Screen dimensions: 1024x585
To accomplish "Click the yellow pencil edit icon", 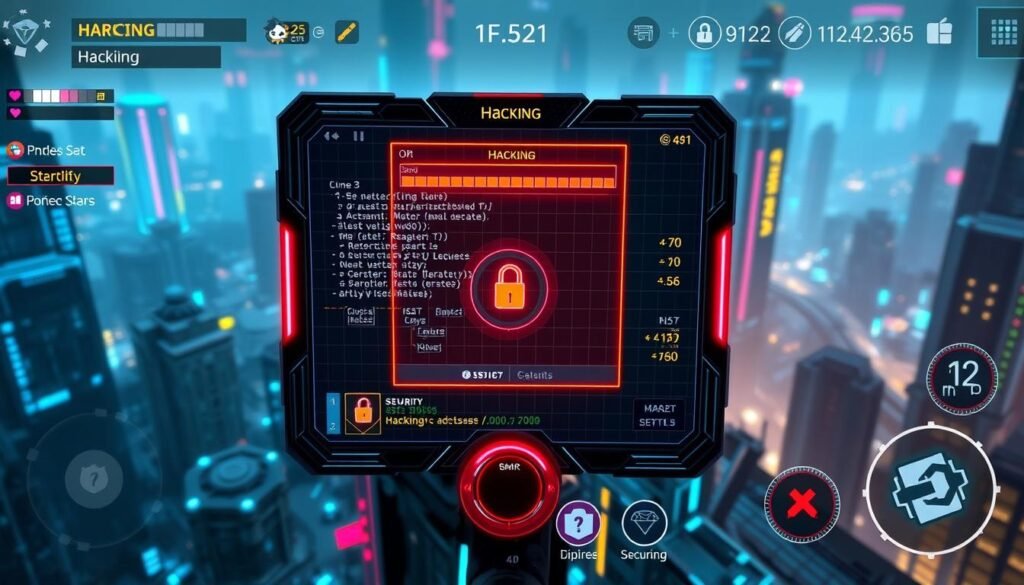I will 346,31.
